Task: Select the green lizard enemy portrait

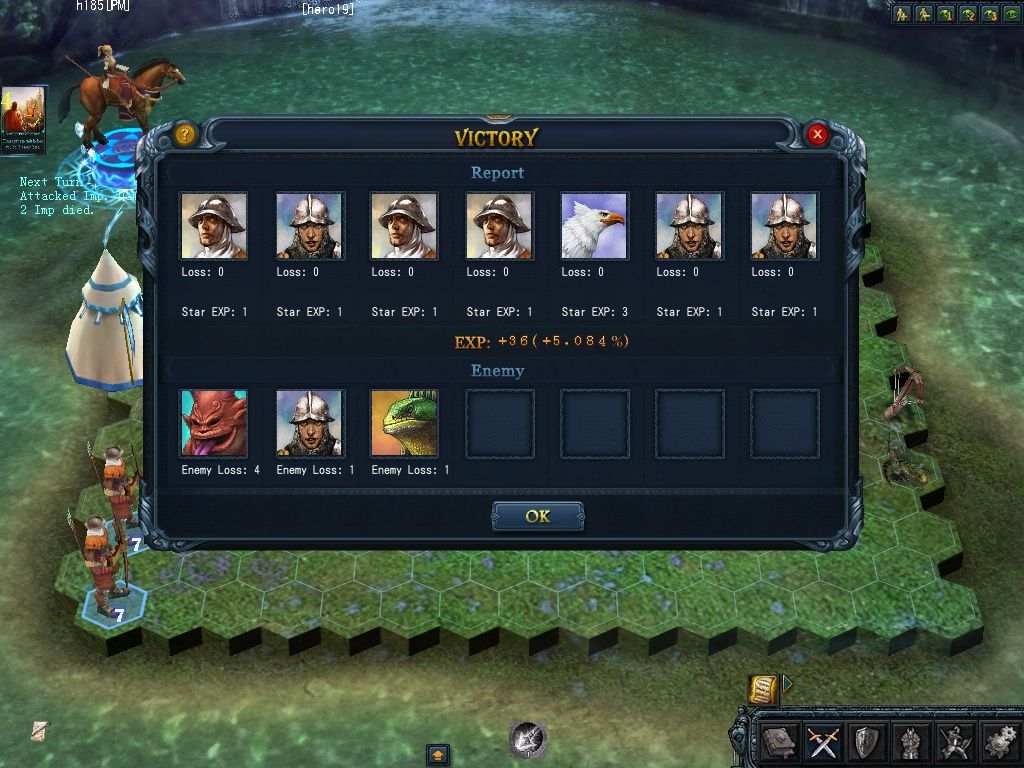Action: click(x=404, y=423)
